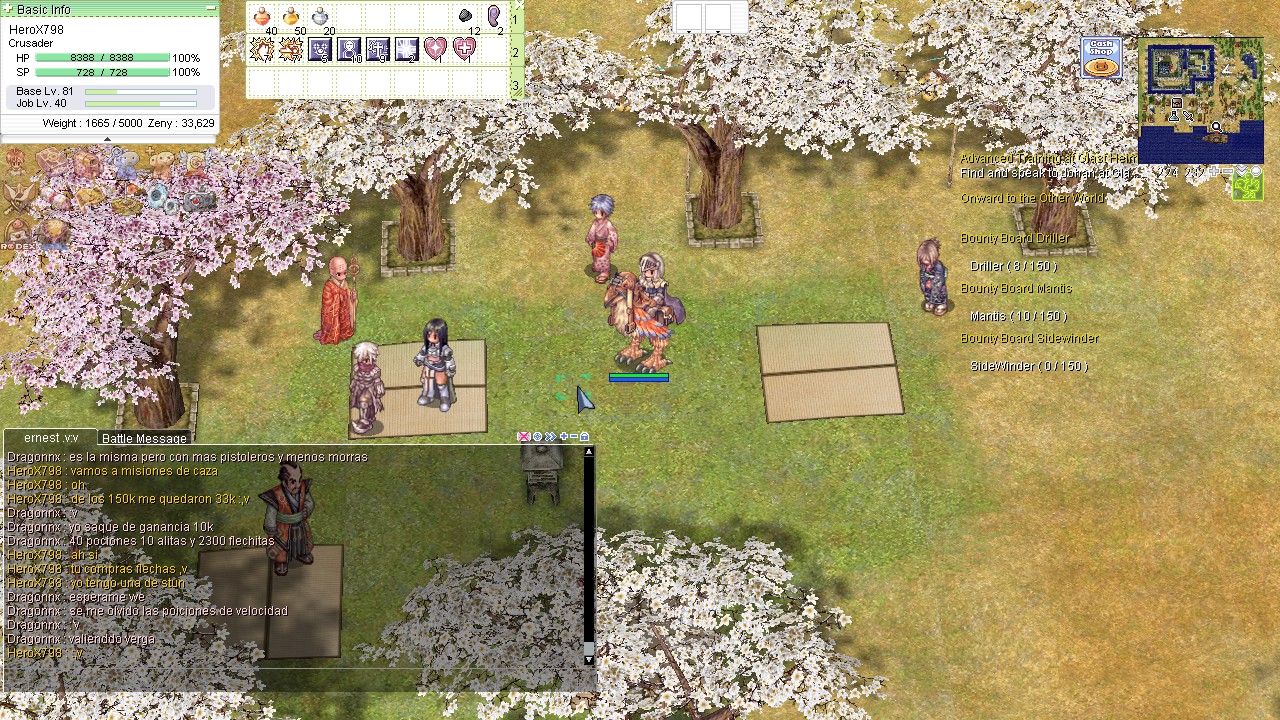Click the down arrow on the chat scrollbar

(x=587, y=658)
